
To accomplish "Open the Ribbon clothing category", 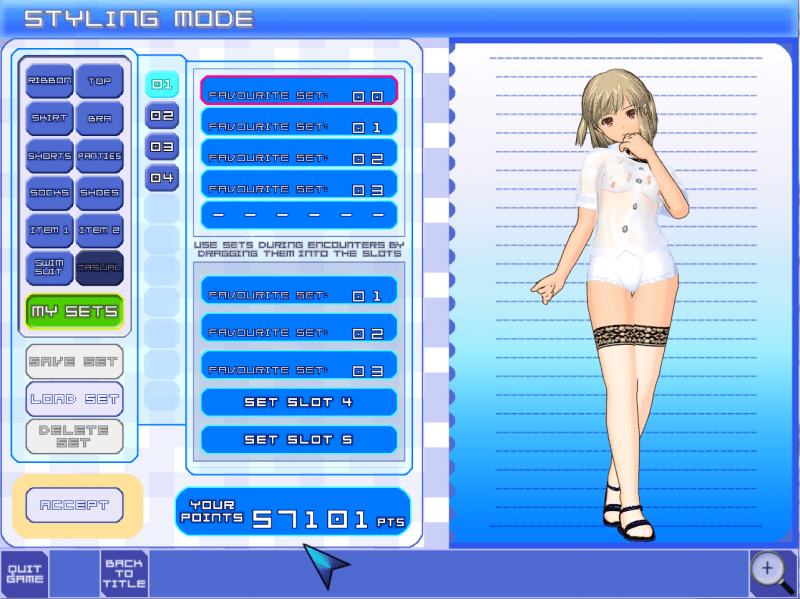I will tap(49, 81).
